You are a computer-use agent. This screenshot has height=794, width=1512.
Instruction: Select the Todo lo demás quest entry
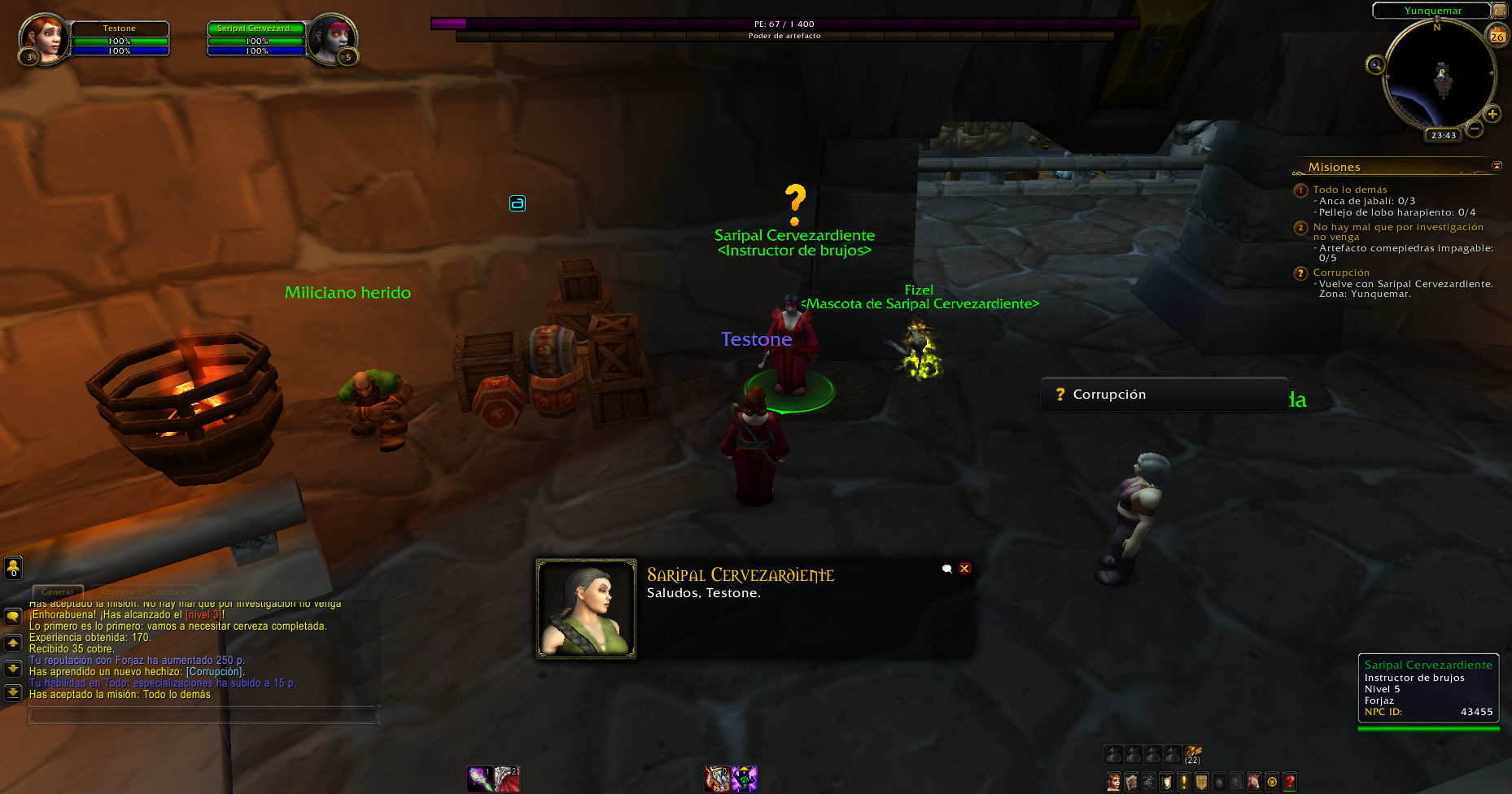click(x=1349, y=190)
